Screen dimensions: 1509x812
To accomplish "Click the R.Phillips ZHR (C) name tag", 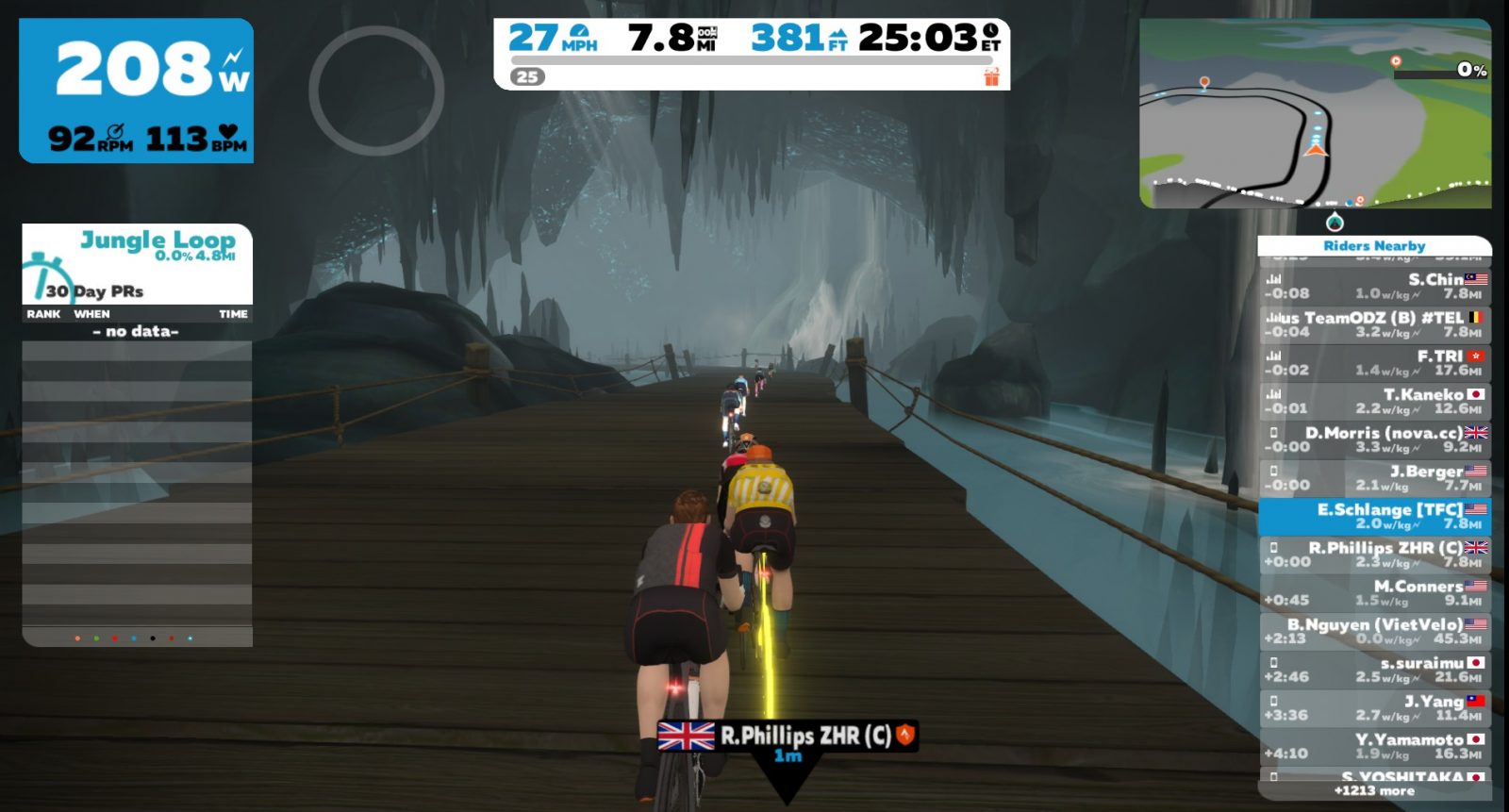I will point(787,736).
